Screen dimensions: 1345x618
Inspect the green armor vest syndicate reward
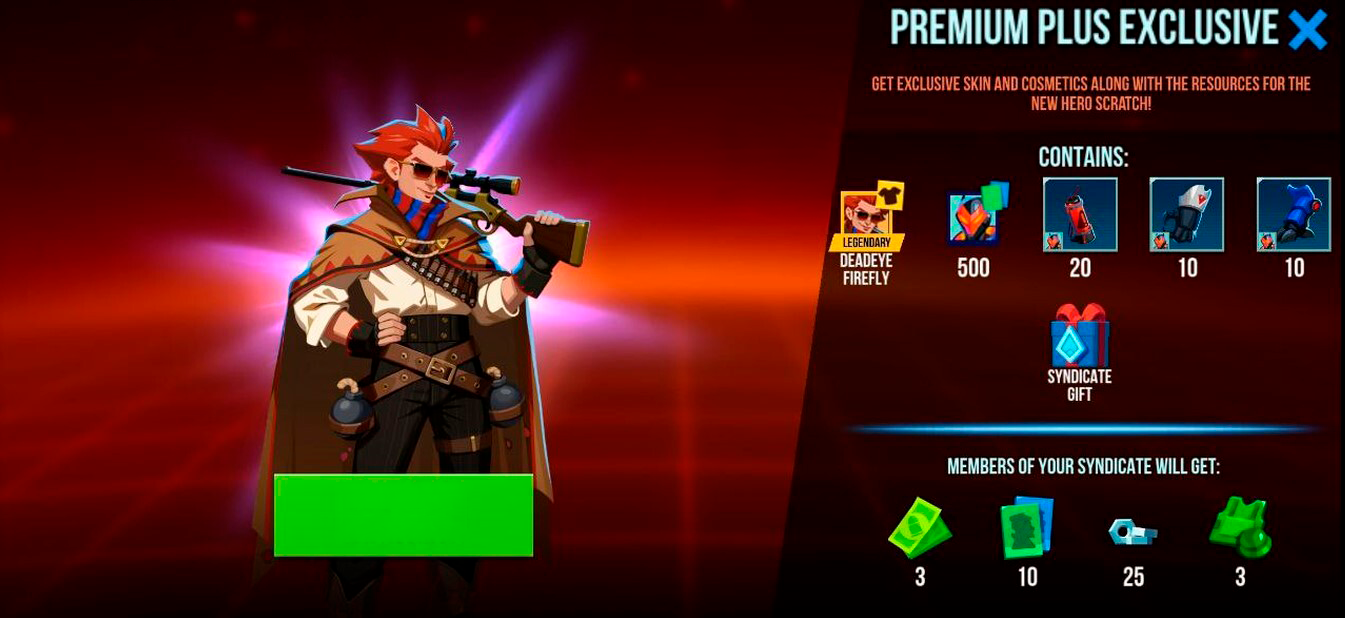pyautogui.click(x=1240, y=528)
